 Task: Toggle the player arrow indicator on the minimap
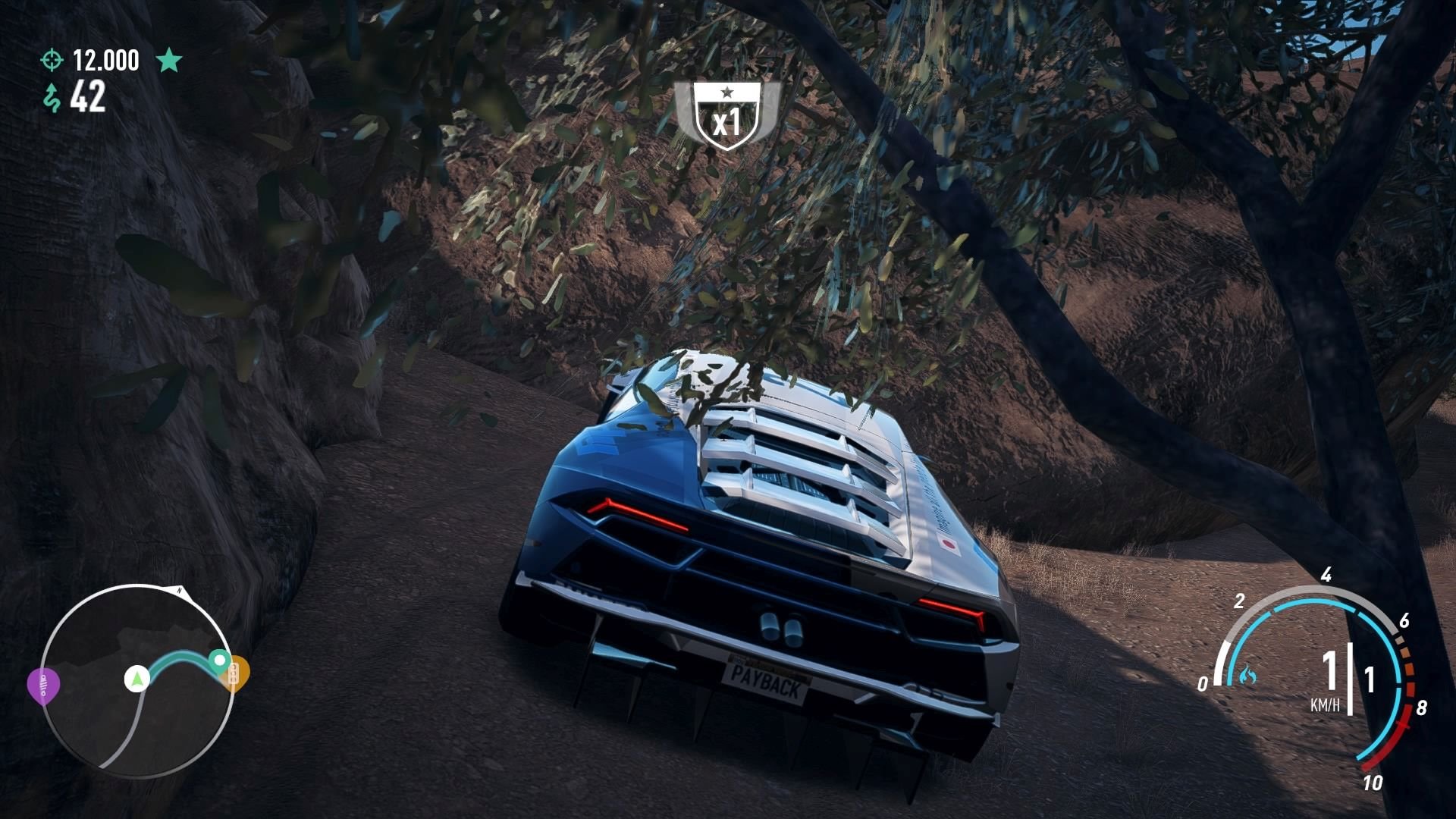(x=136, y=678)
